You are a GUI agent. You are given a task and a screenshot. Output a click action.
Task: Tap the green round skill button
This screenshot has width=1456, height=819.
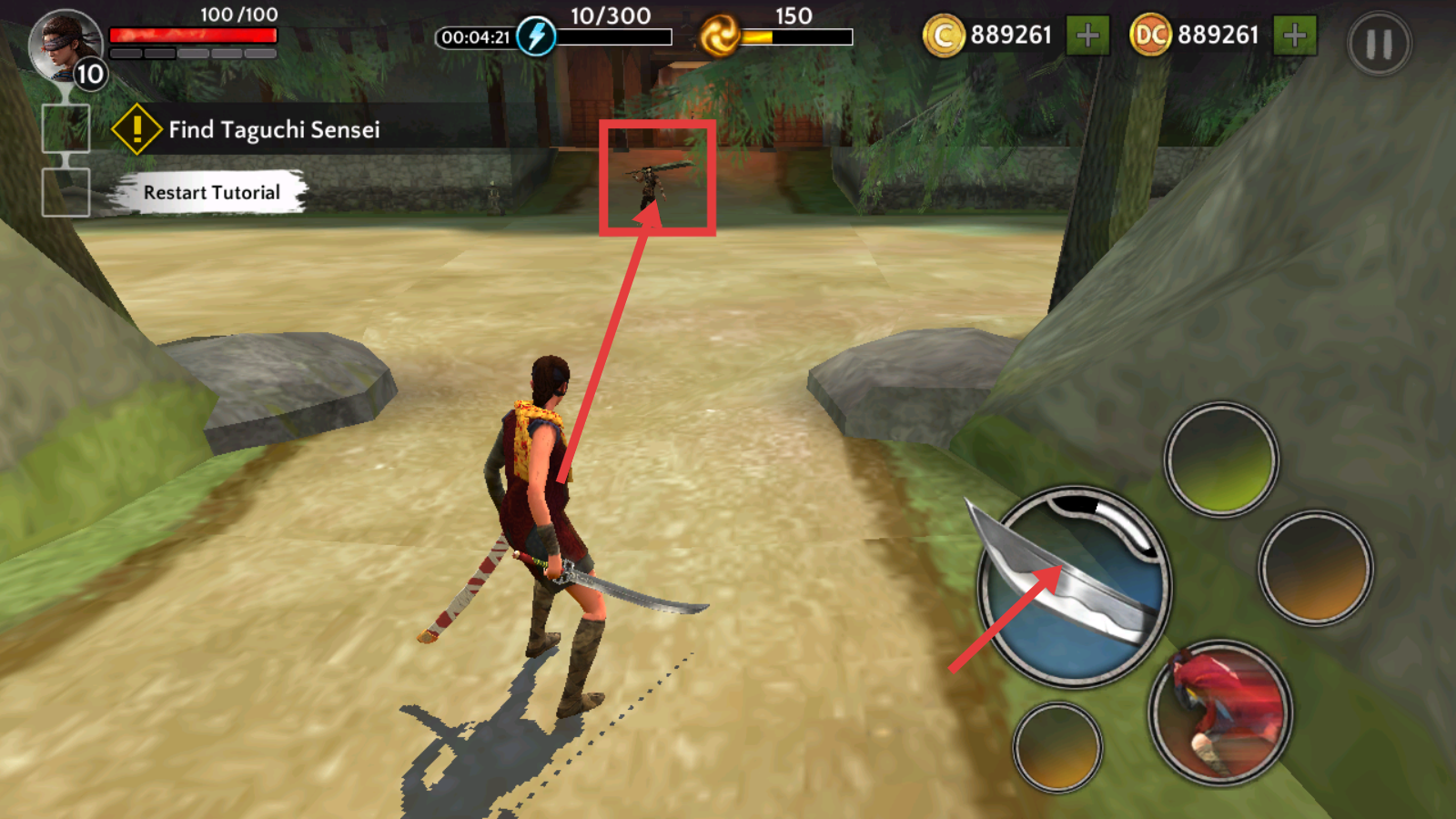point(1221,460)
